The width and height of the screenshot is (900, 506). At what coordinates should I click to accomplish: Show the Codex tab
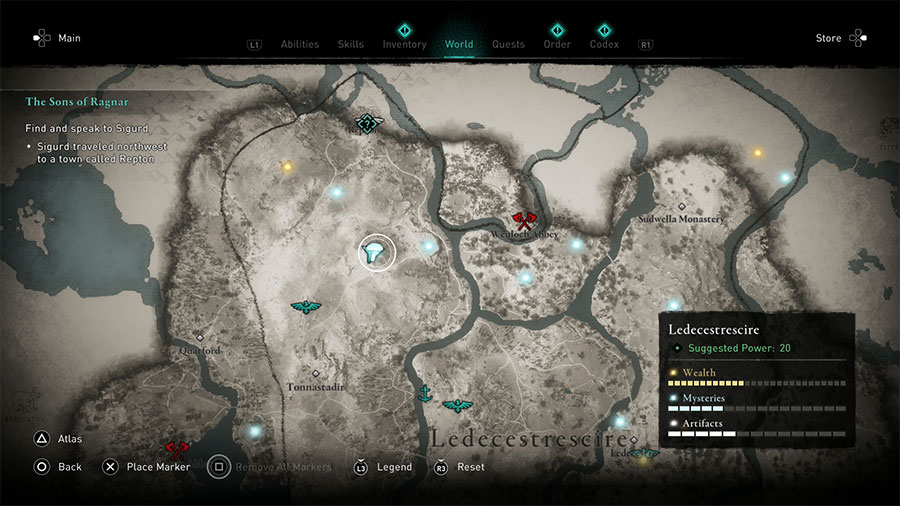tap(603, 44)
